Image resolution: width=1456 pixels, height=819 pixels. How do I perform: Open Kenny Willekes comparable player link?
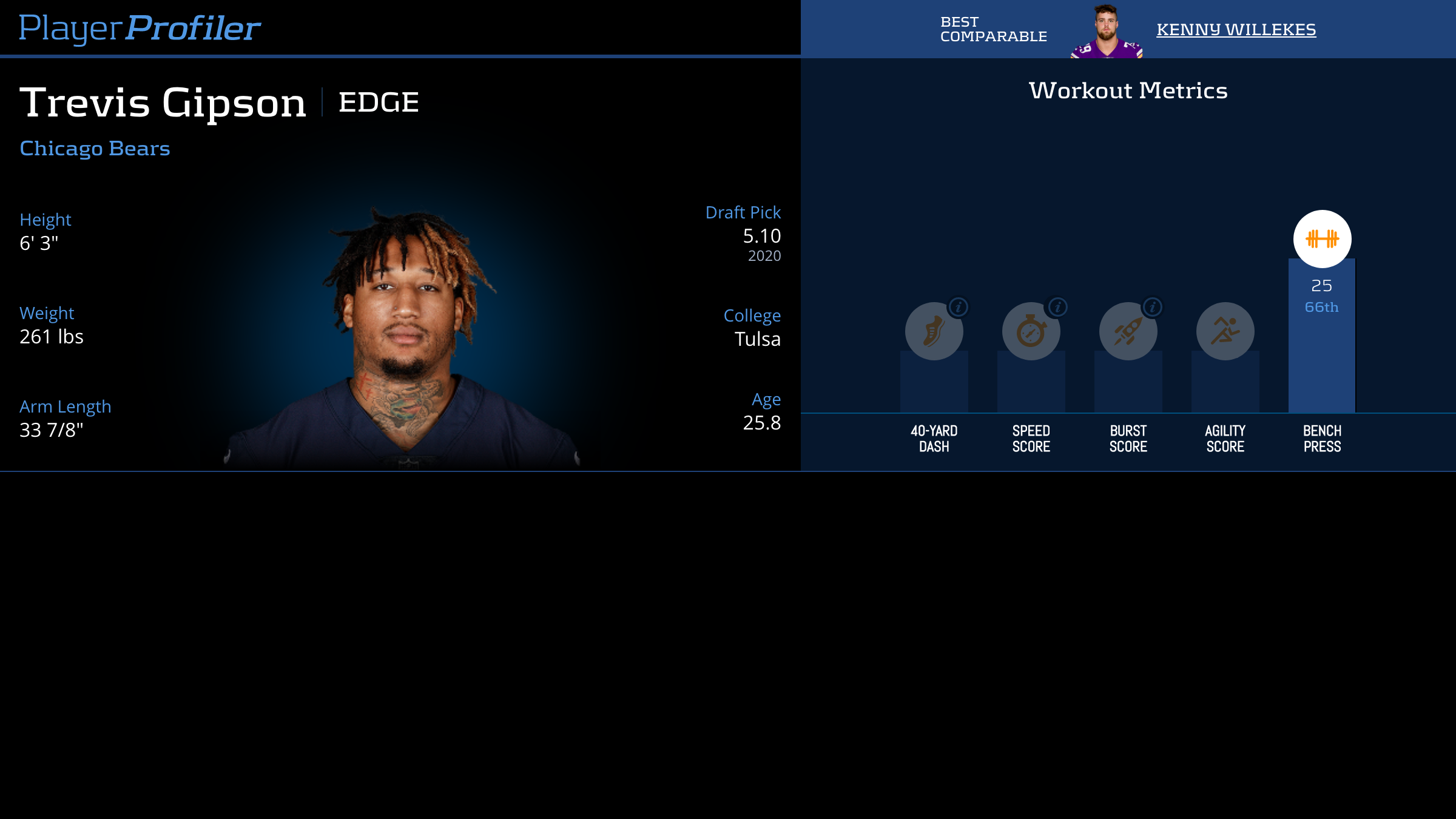click(x=1236, y=29)
